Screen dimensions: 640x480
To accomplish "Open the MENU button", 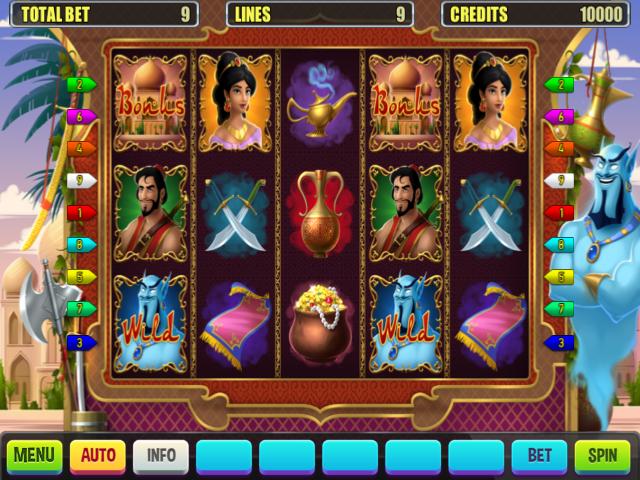I will coord(34,456).
